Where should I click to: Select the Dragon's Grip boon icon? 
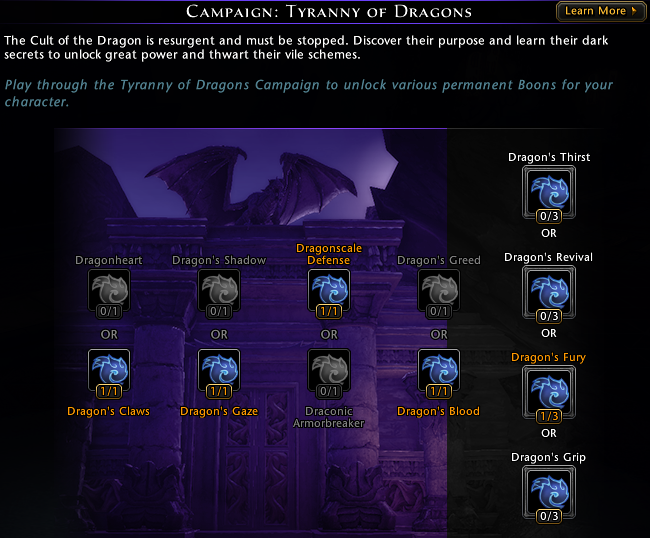click(549, 491)
